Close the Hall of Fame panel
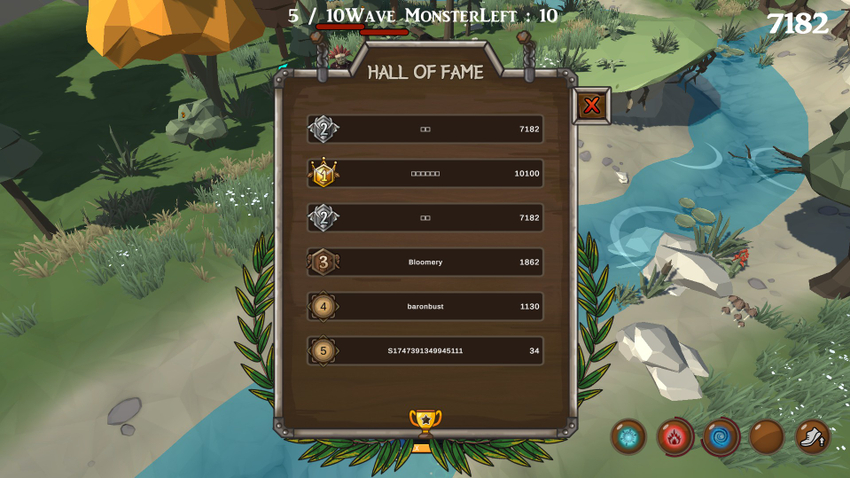850x478 pixels. click(x=592, y=105)
